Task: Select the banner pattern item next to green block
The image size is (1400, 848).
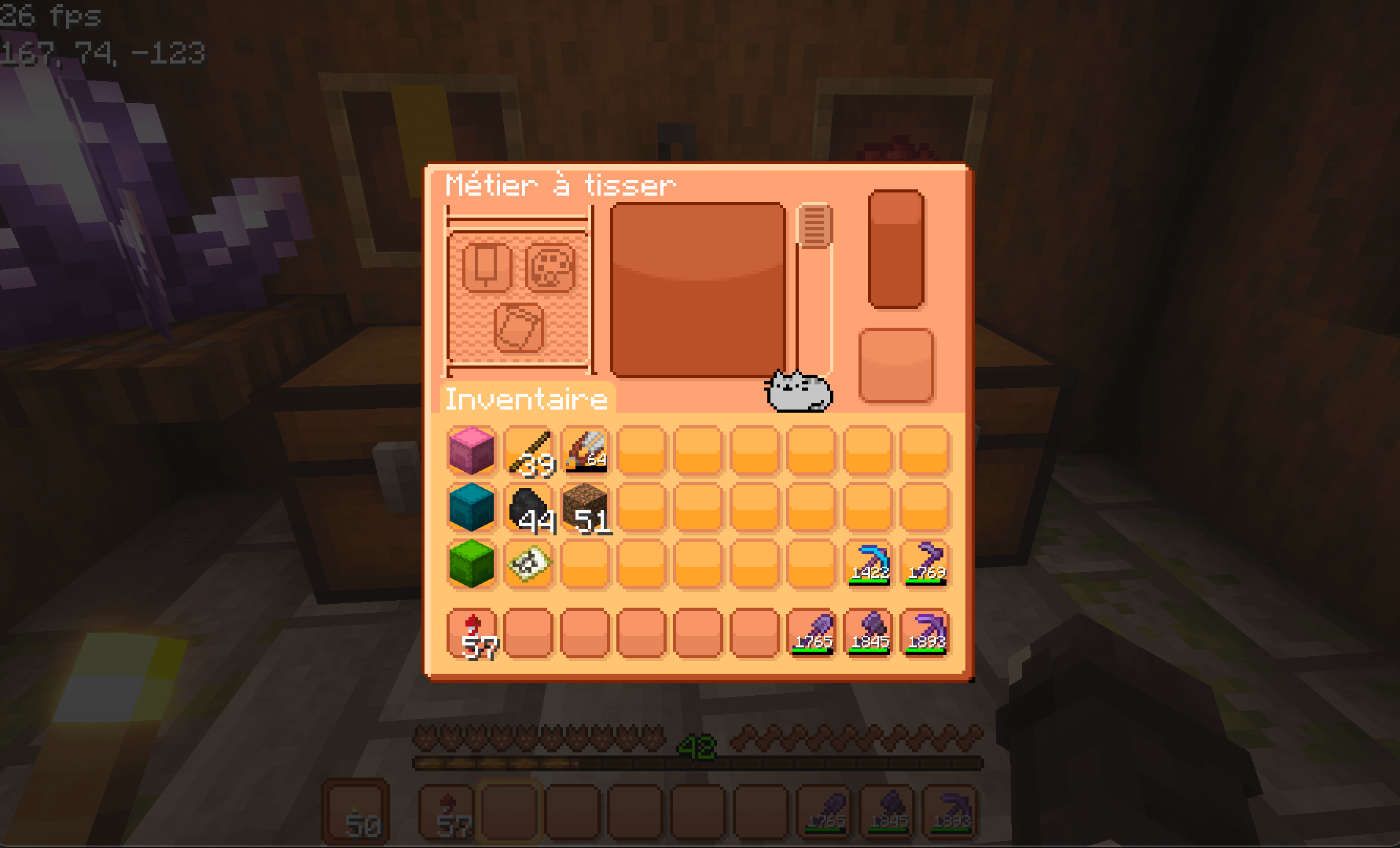Action: [530, 565]
